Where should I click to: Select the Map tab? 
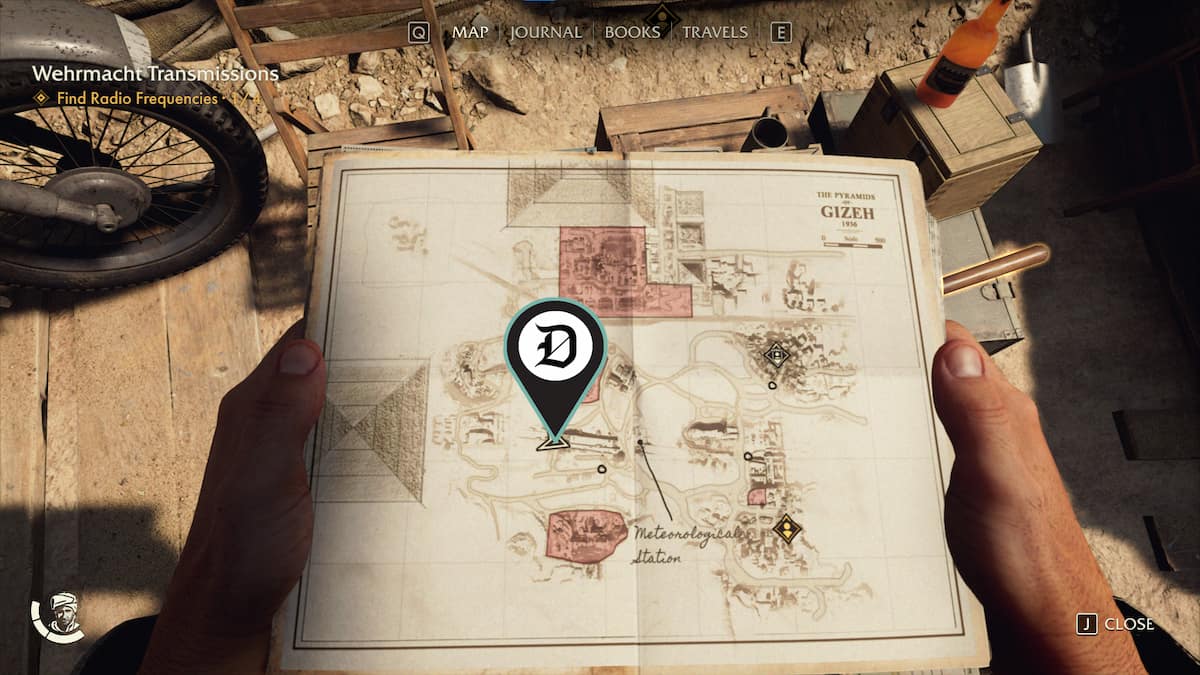469,32
